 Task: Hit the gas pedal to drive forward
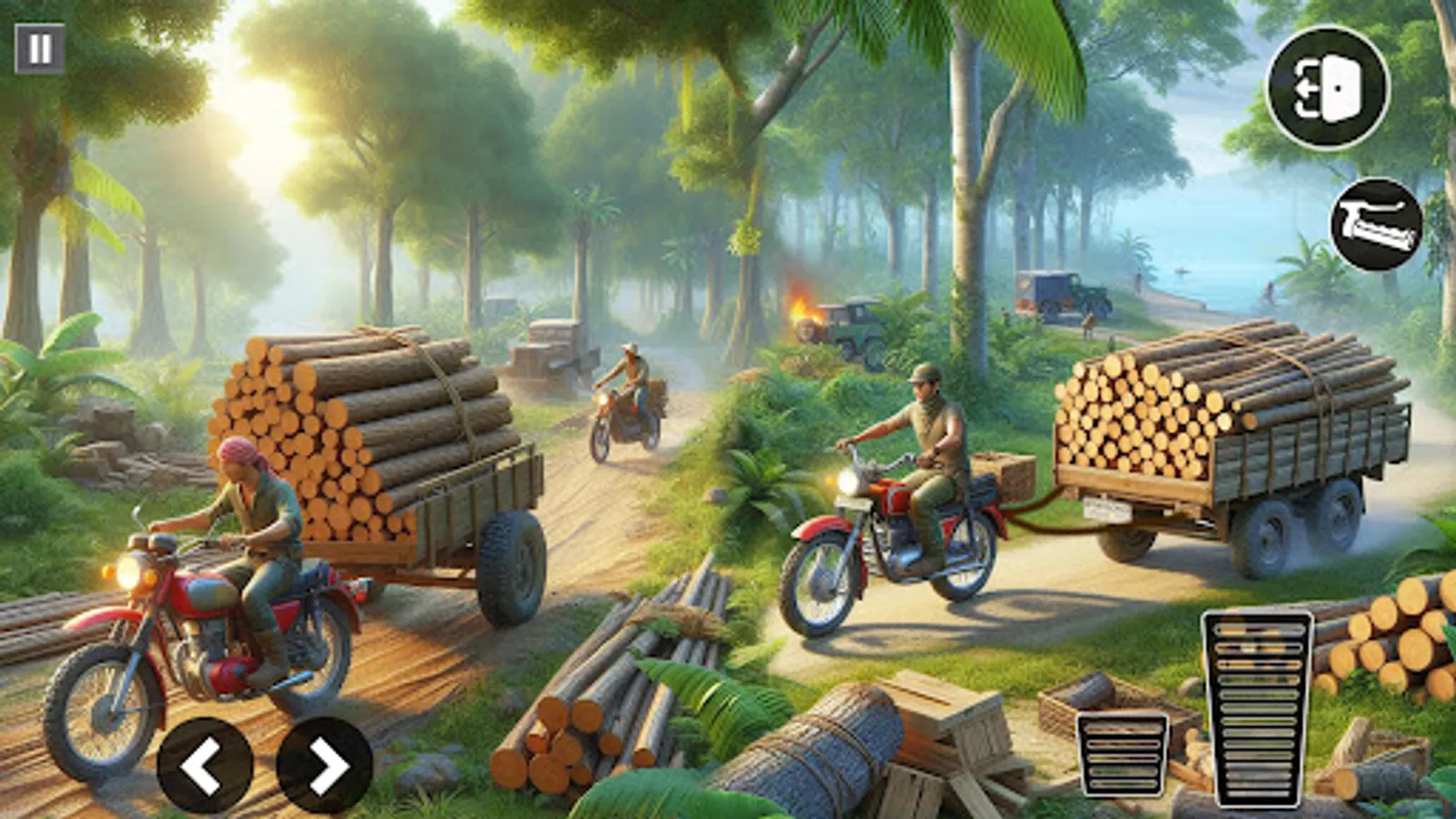click(1258, 708)
